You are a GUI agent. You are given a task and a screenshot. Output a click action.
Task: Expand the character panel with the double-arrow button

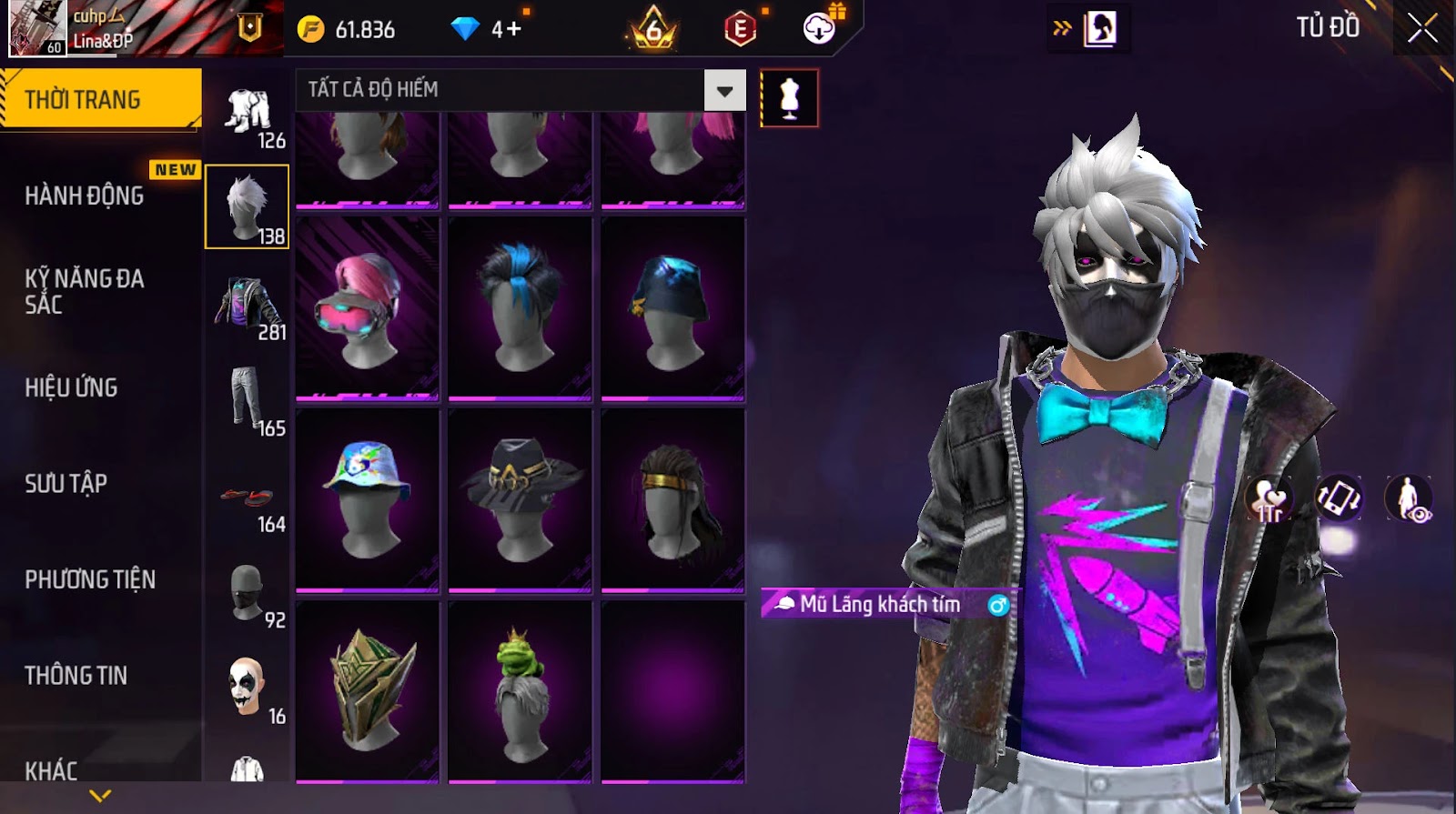coord(1062,28)
